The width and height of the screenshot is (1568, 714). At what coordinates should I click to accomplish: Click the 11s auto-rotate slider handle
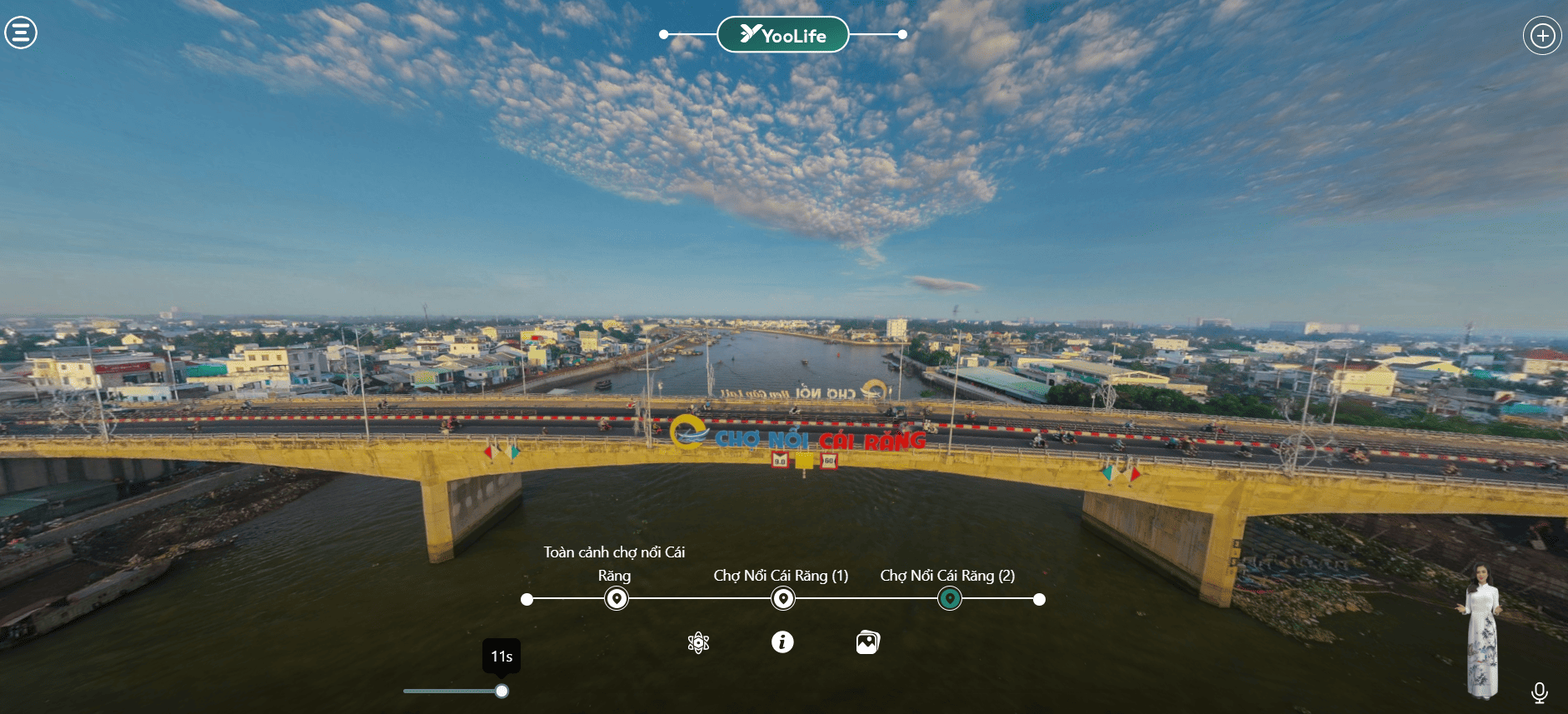click(502, 691)
